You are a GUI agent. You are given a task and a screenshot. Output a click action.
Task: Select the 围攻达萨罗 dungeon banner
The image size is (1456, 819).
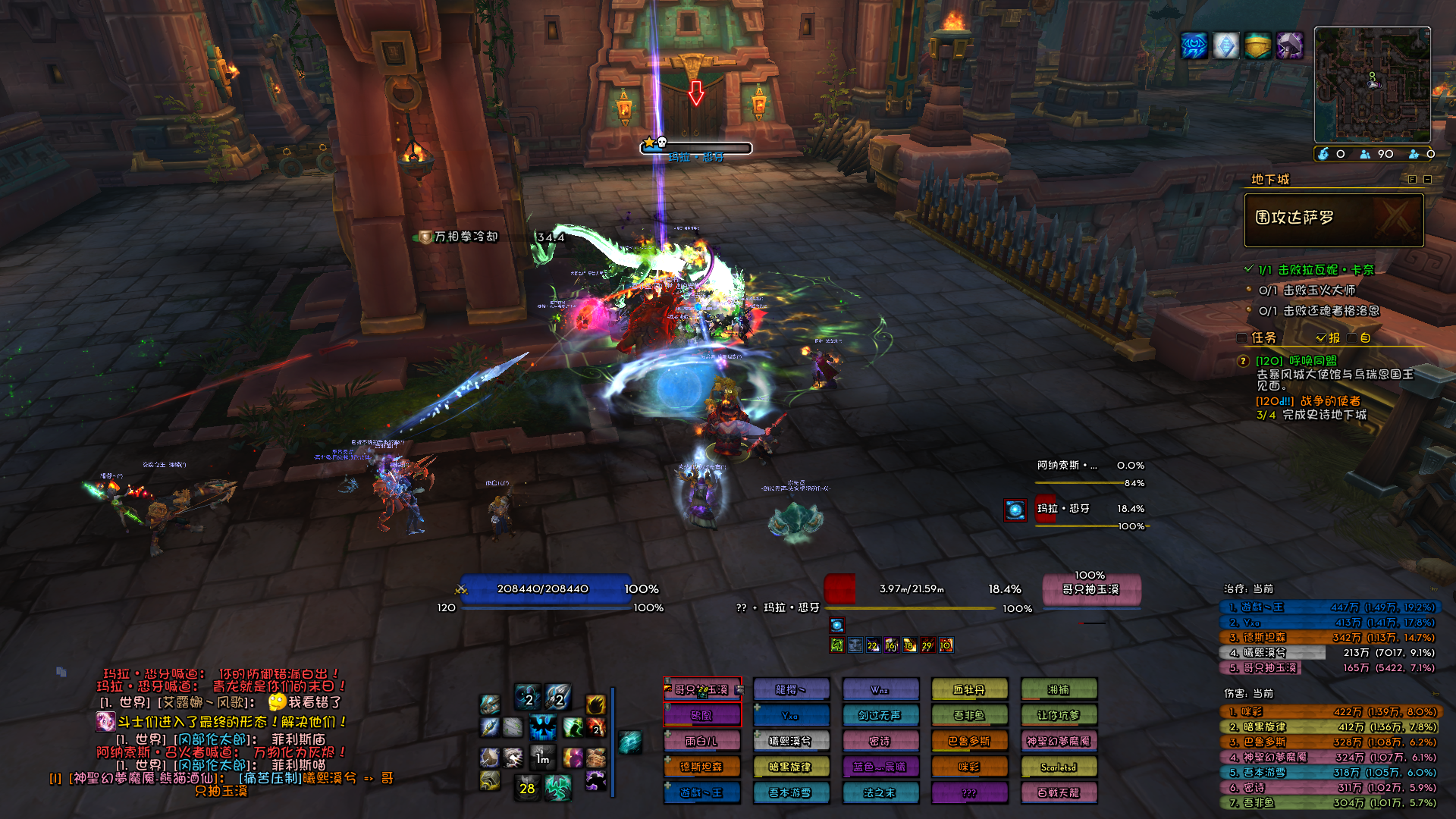point(1333,220)
